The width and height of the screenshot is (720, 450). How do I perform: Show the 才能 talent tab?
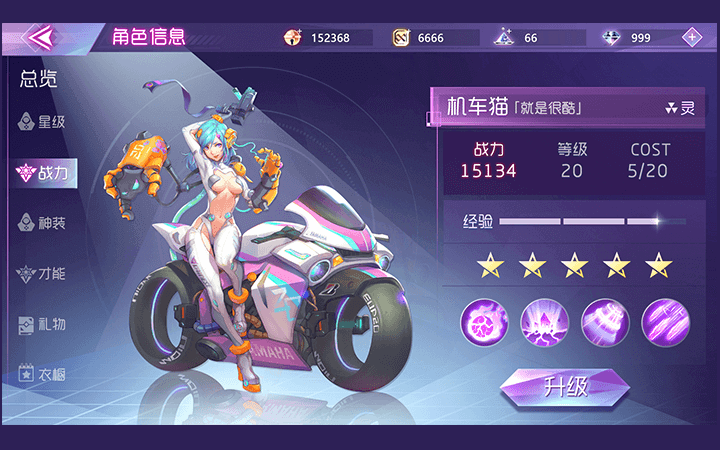coord(42,273)
